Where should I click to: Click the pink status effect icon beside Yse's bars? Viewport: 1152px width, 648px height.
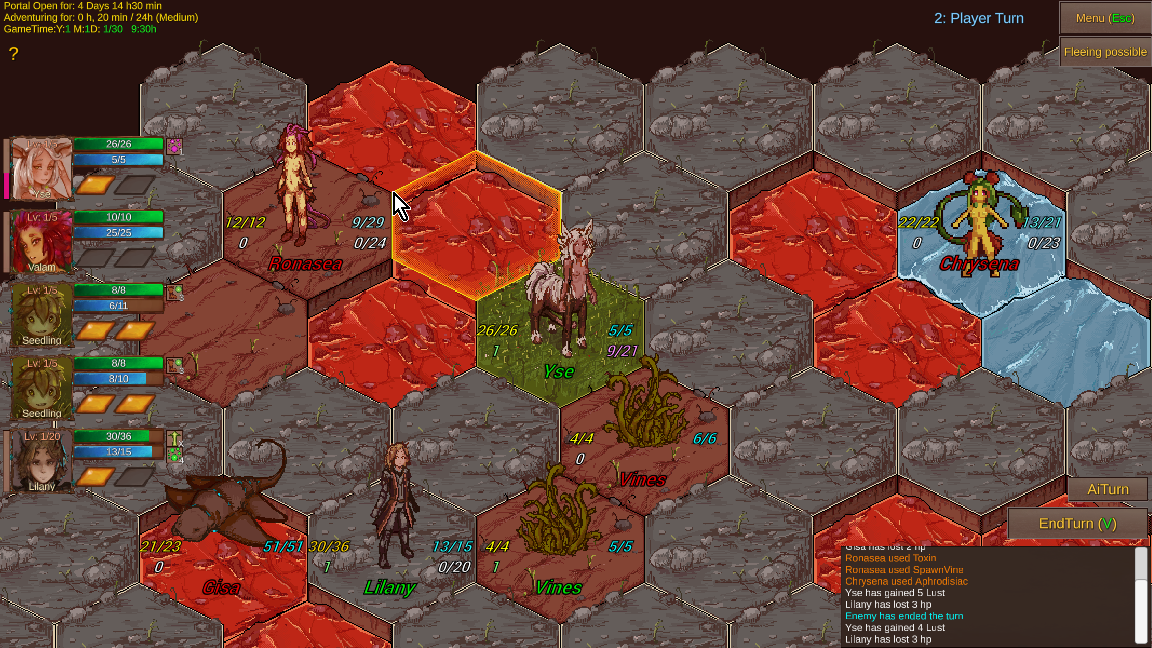(x=174, y=146)
